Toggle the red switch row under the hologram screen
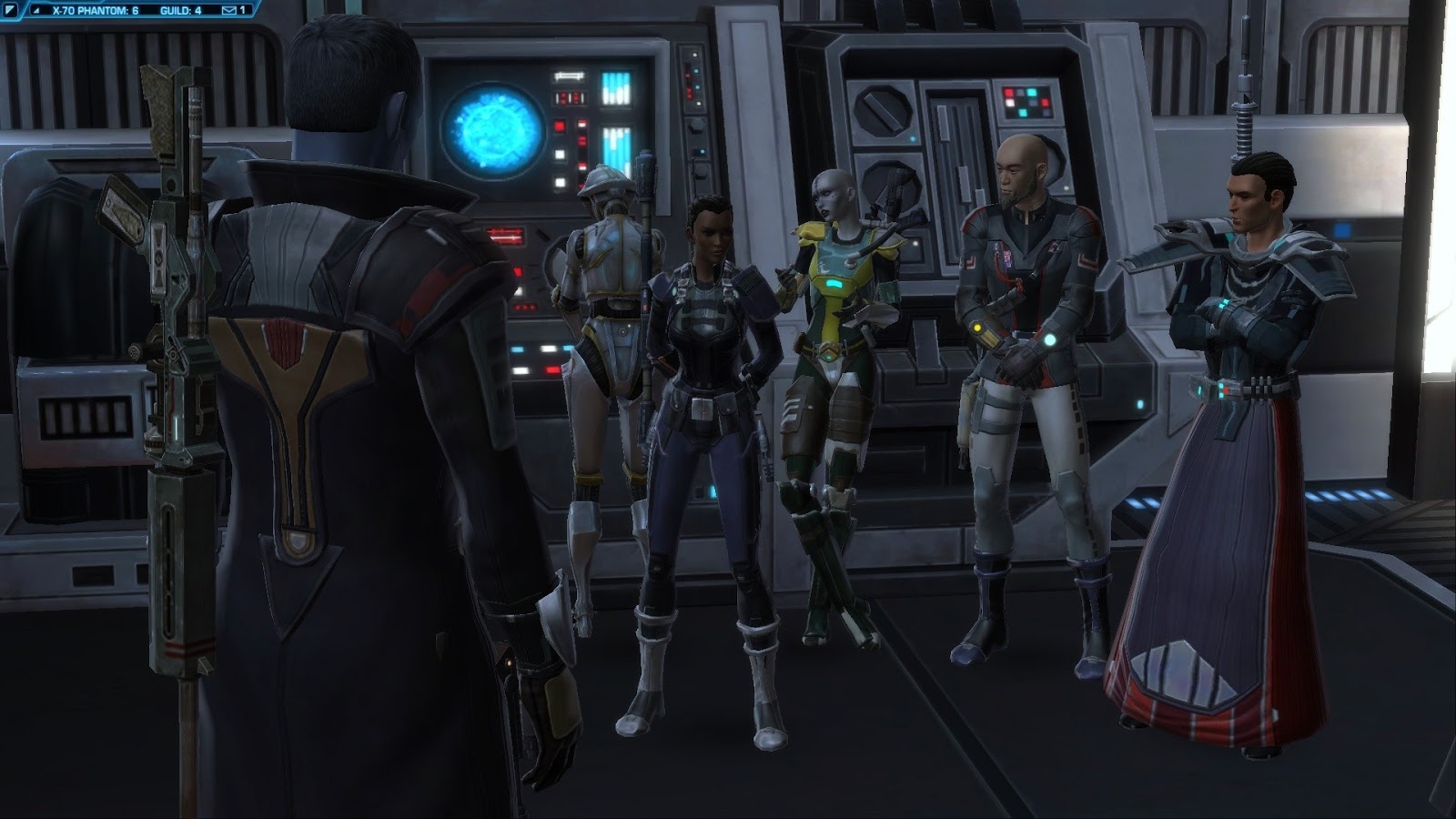Image resolution: width=1456 pixels, height=819 pixels. [505, 235]
